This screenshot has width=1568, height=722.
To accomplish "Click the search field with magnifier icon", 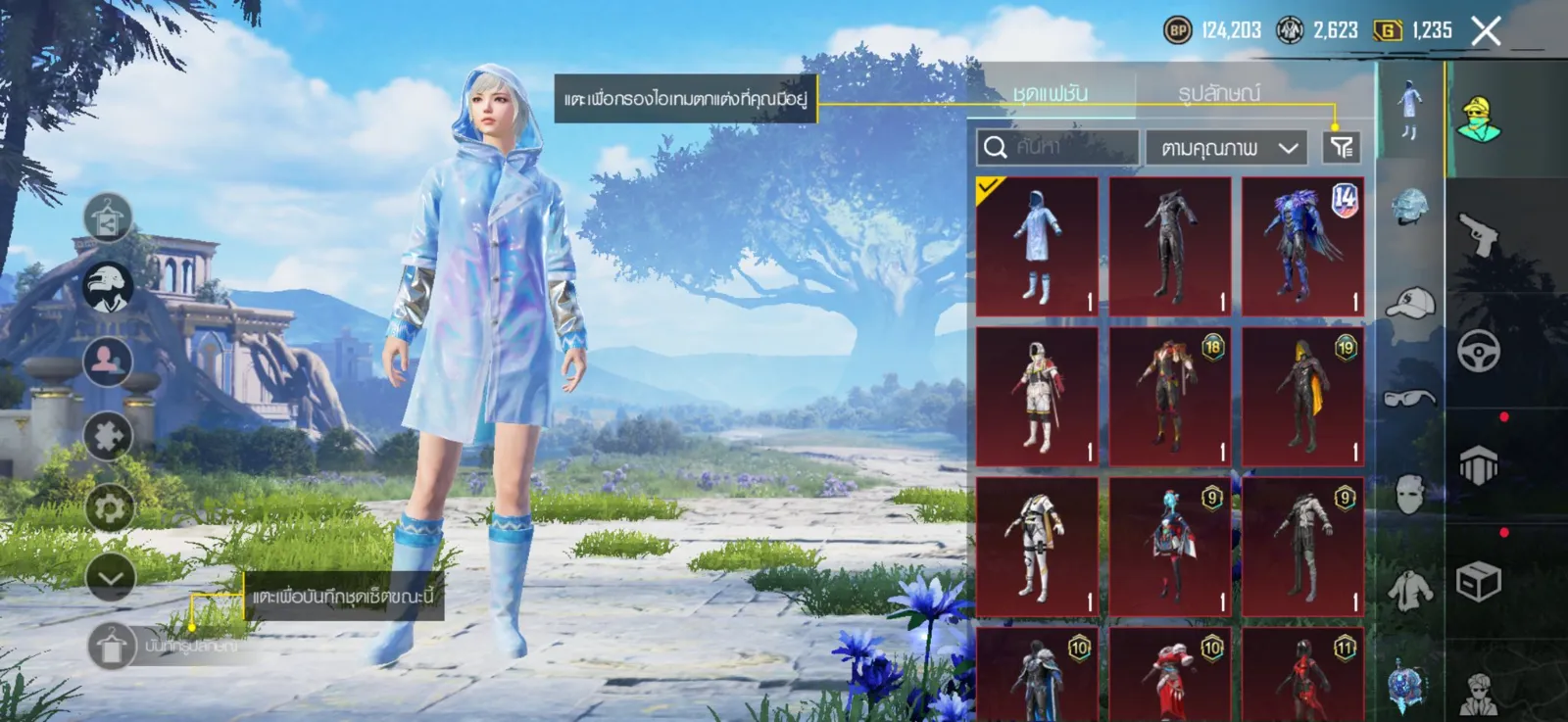I will [1057, 148].
